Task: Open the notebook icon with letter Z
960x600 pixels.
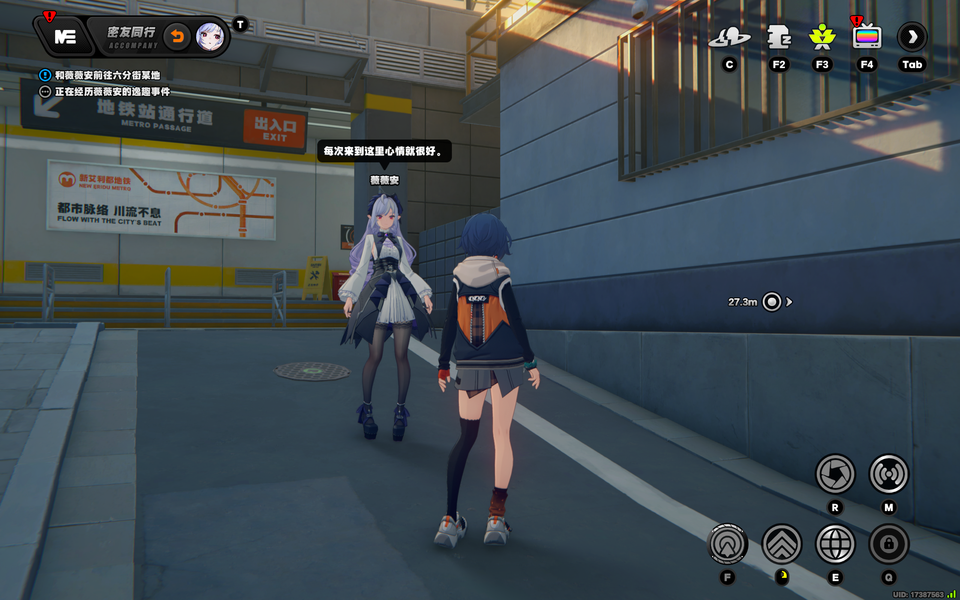Action: pyautogui.click(x=779, y=38)
